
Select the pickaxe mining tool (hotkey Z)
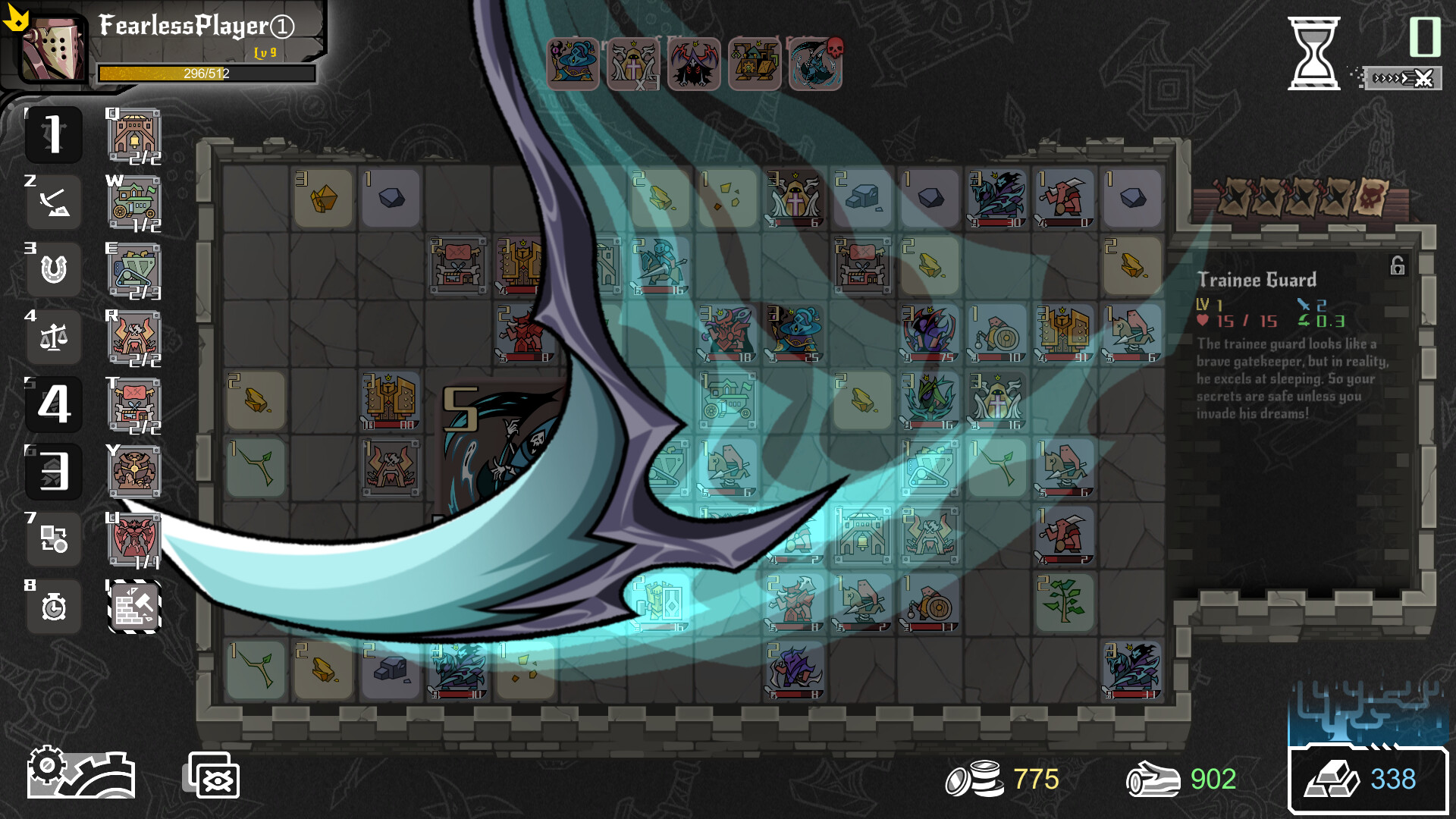point(54,201)
